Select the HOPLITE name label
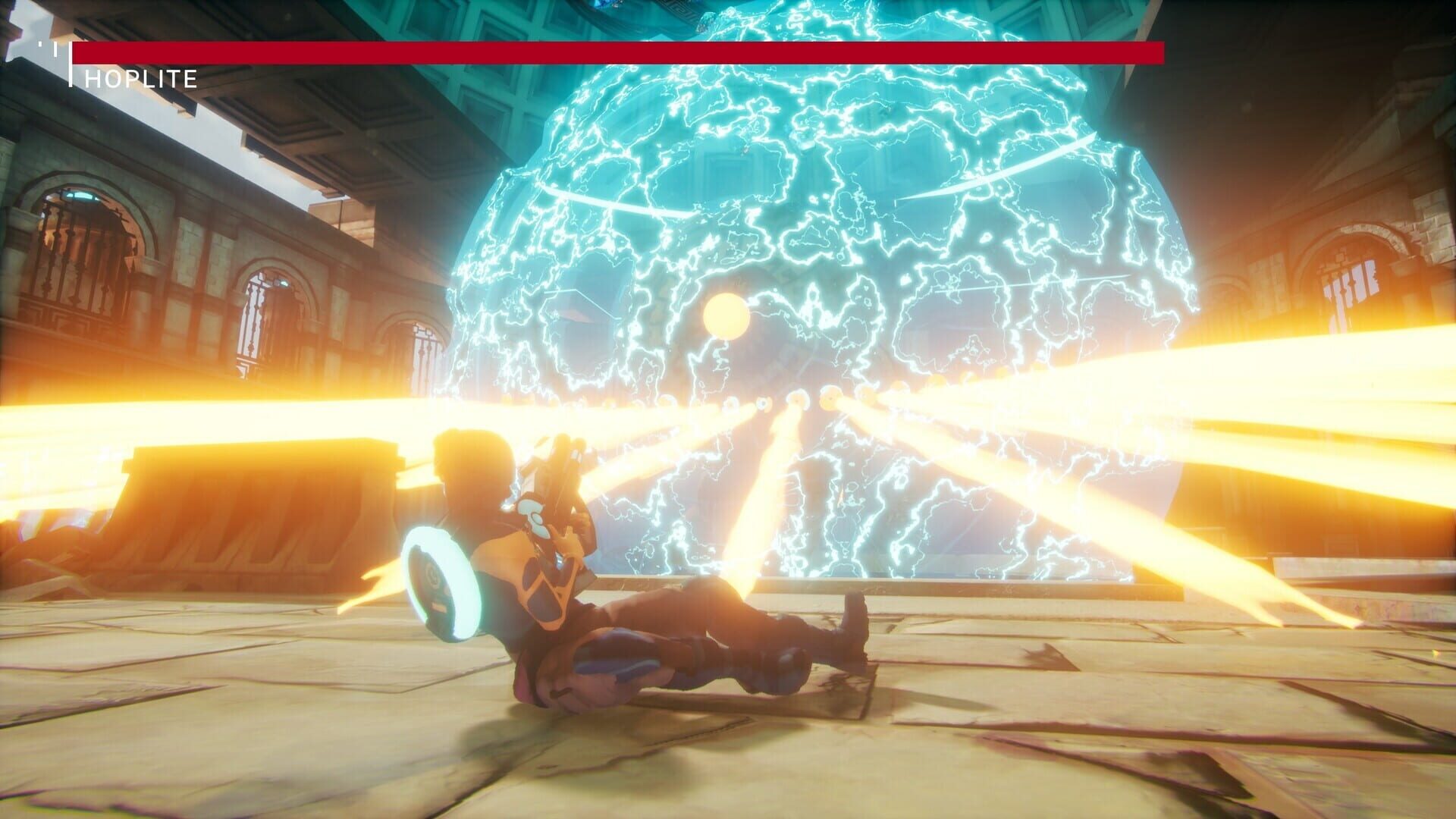 140,76
